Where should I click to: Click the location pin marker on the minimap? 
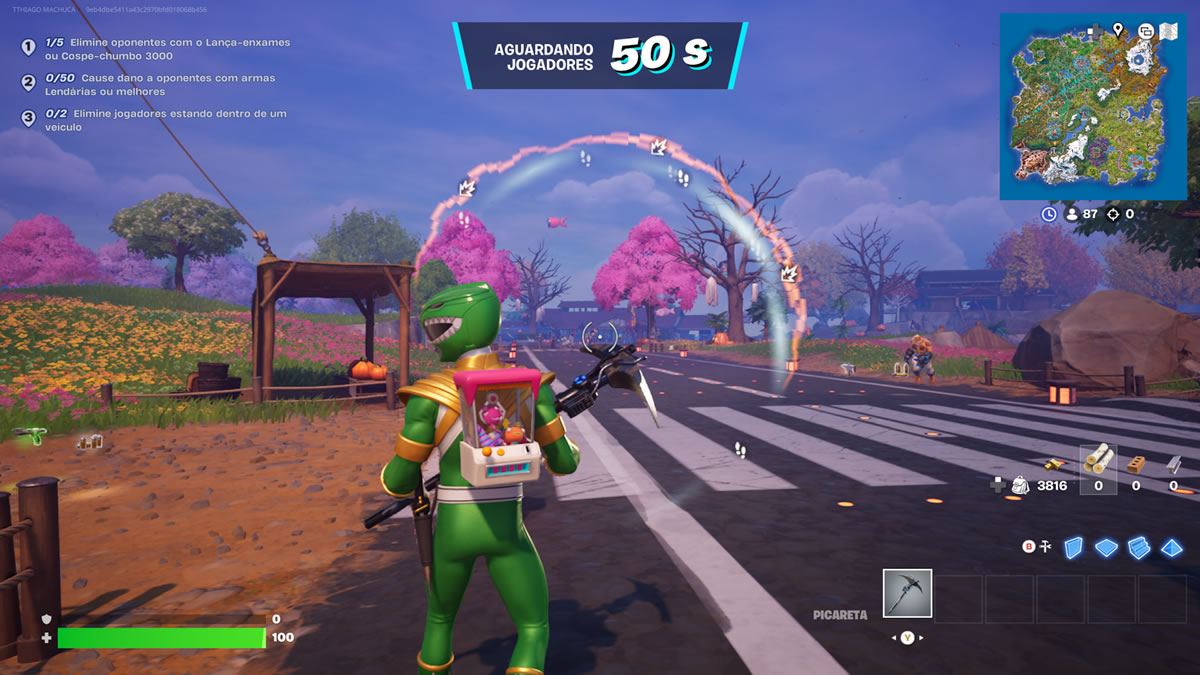[x=1117, y=31]
